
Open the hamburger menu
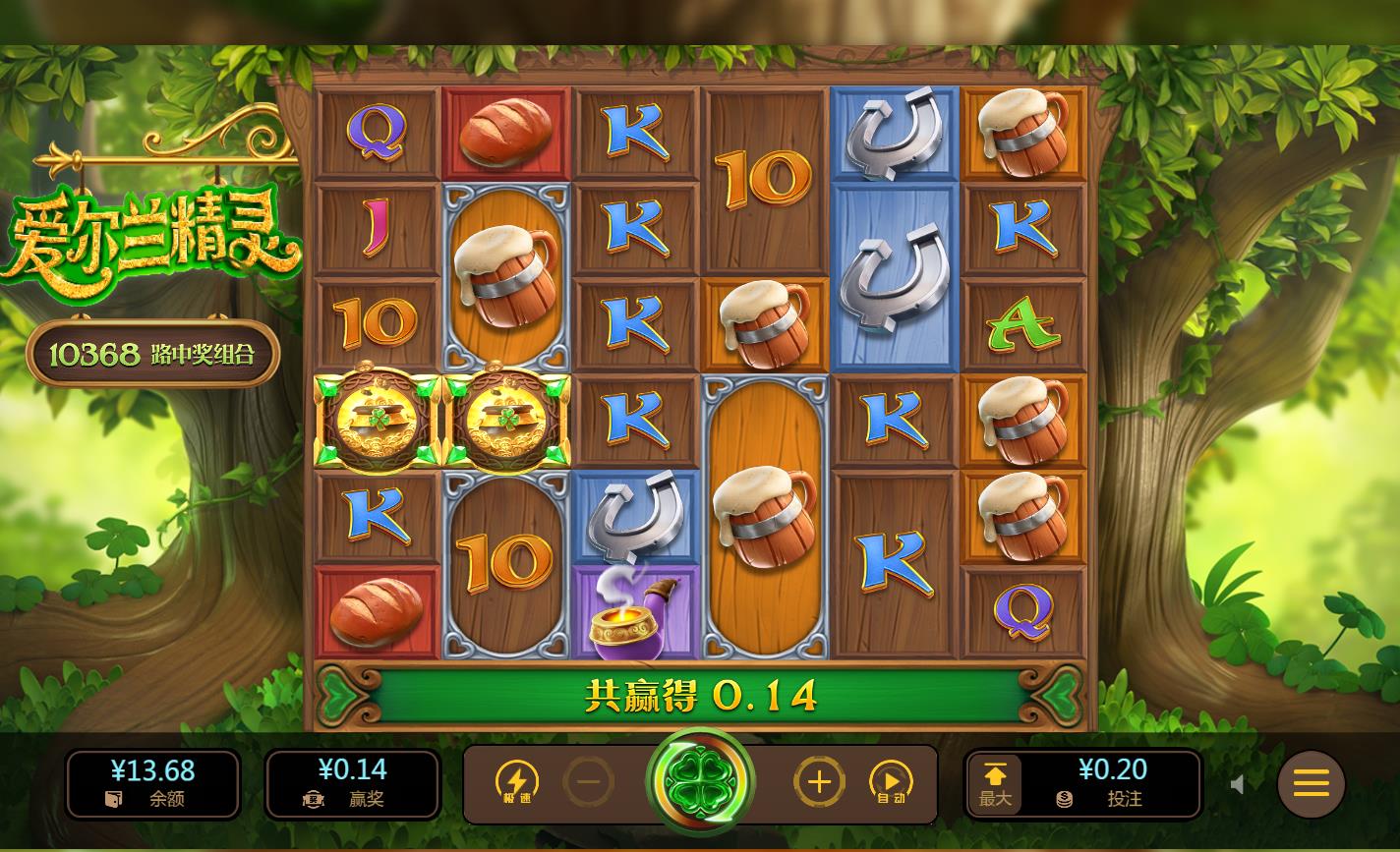point(1311,783)
